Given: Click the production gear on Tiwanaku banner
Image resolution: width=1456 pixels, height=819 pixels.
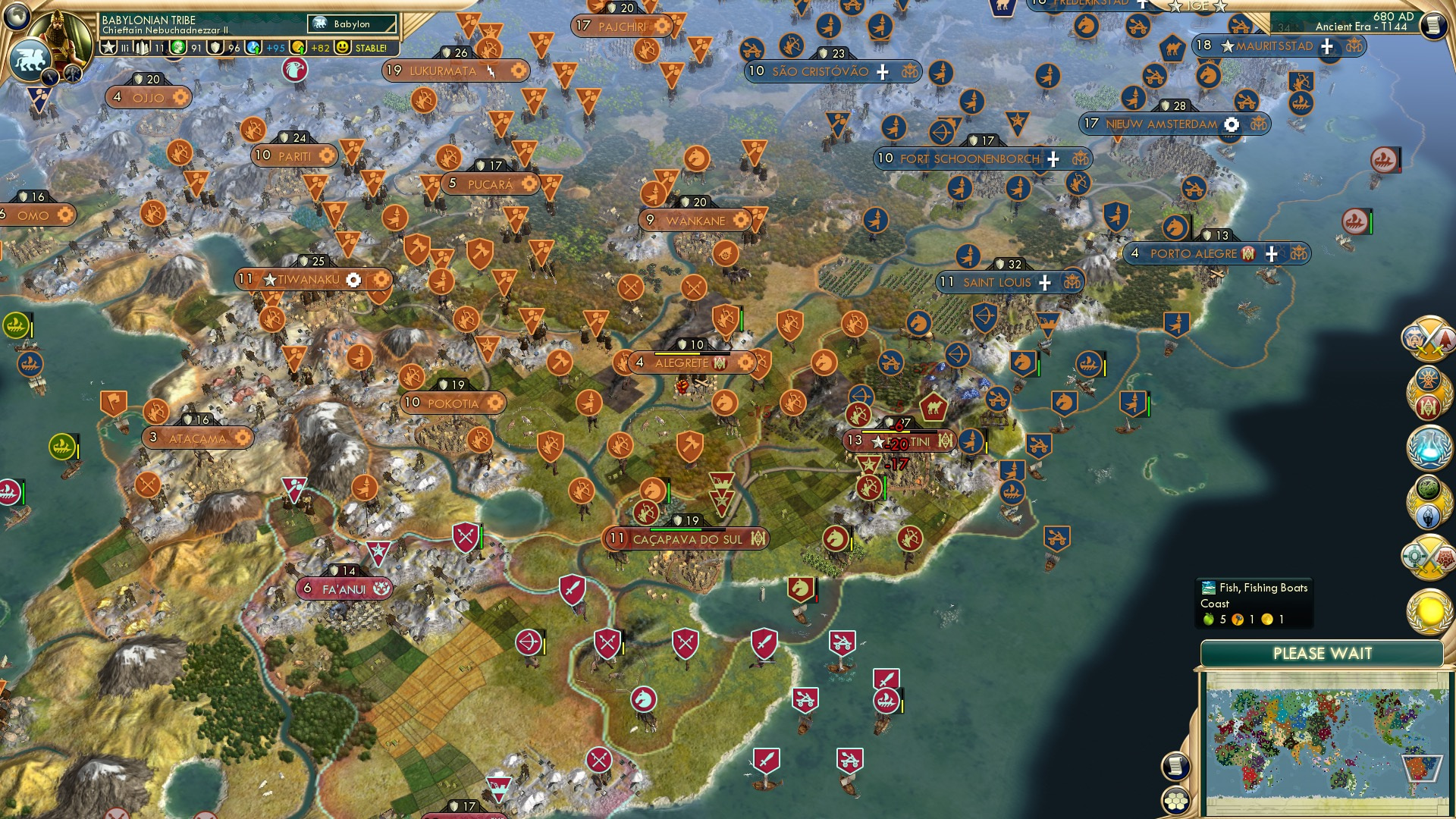Looking at the screenshot, I should 353,279.
